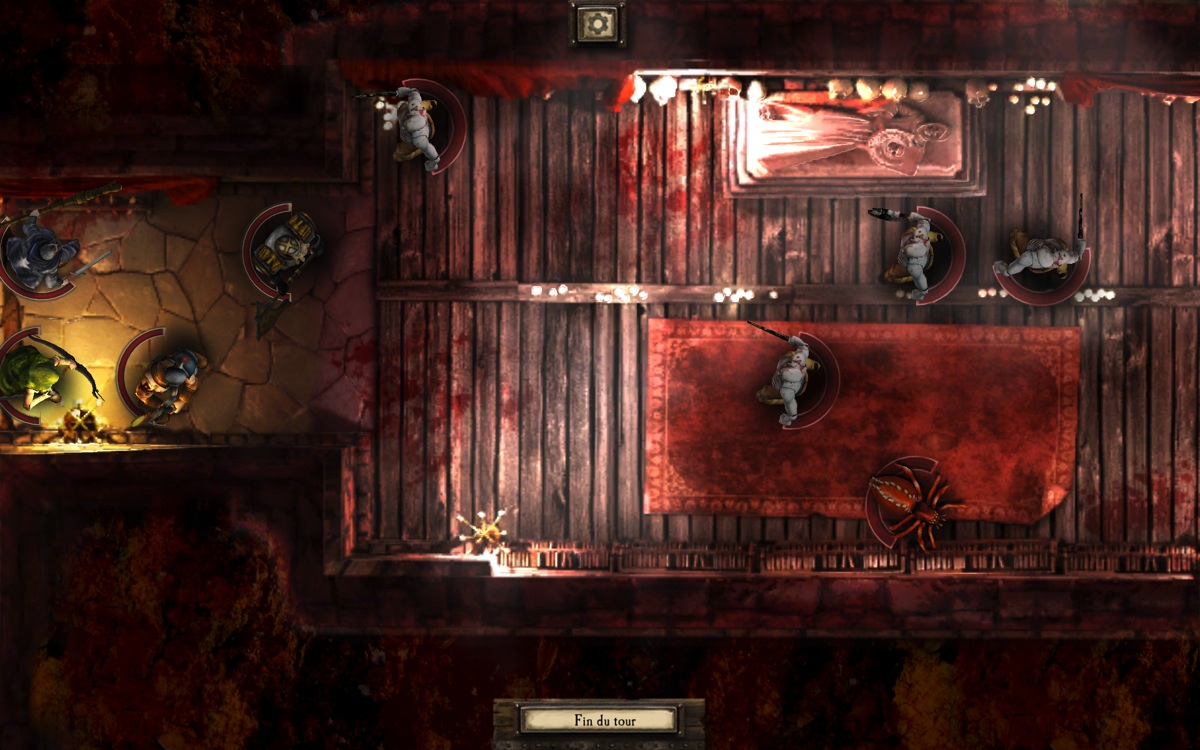Click the Fin du tour button
The width and height of the screenshot is (1200, 750).
point(598,719)
